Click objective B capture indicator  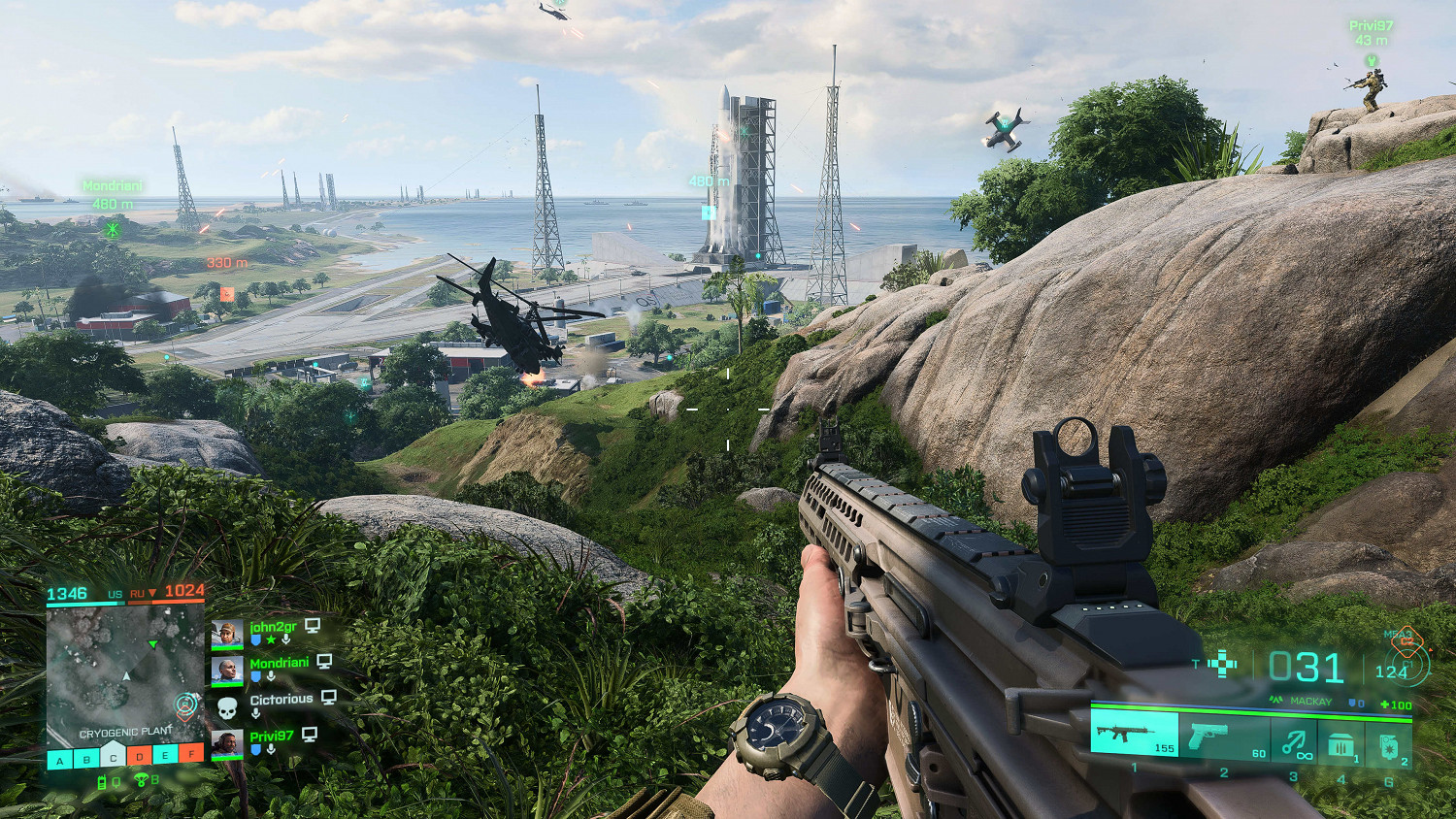[86, 759]
